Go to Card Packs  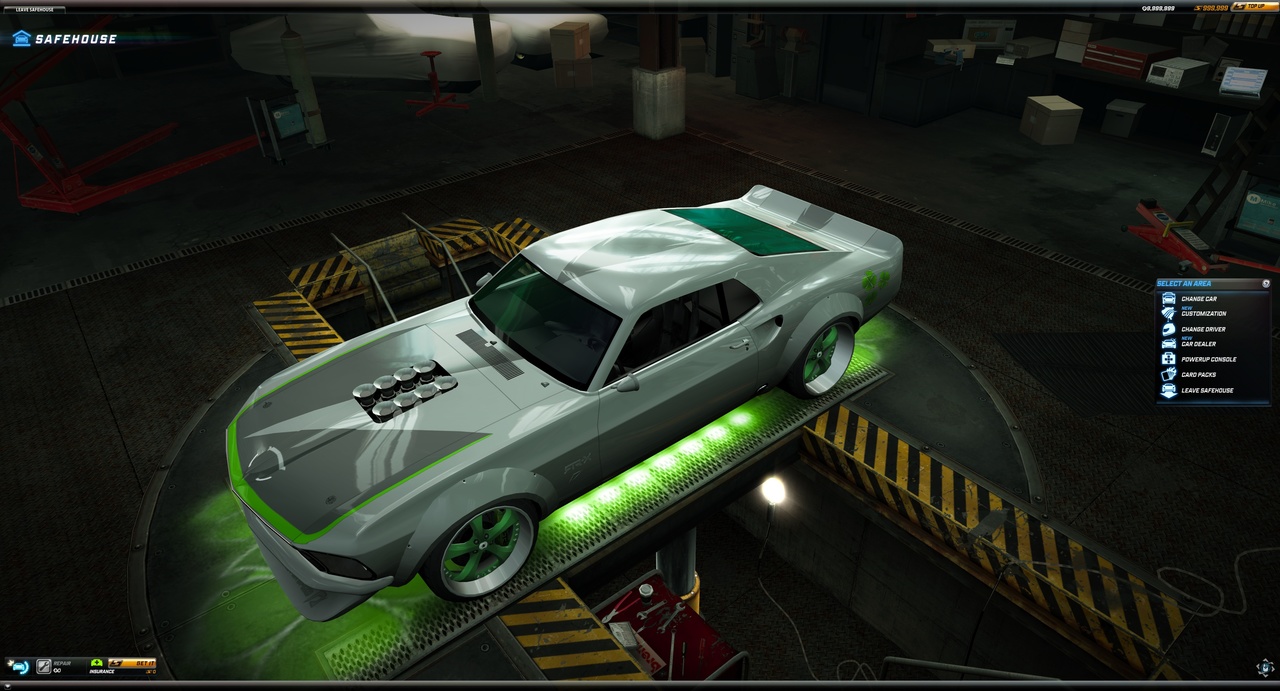click(x=1198, y=375)
